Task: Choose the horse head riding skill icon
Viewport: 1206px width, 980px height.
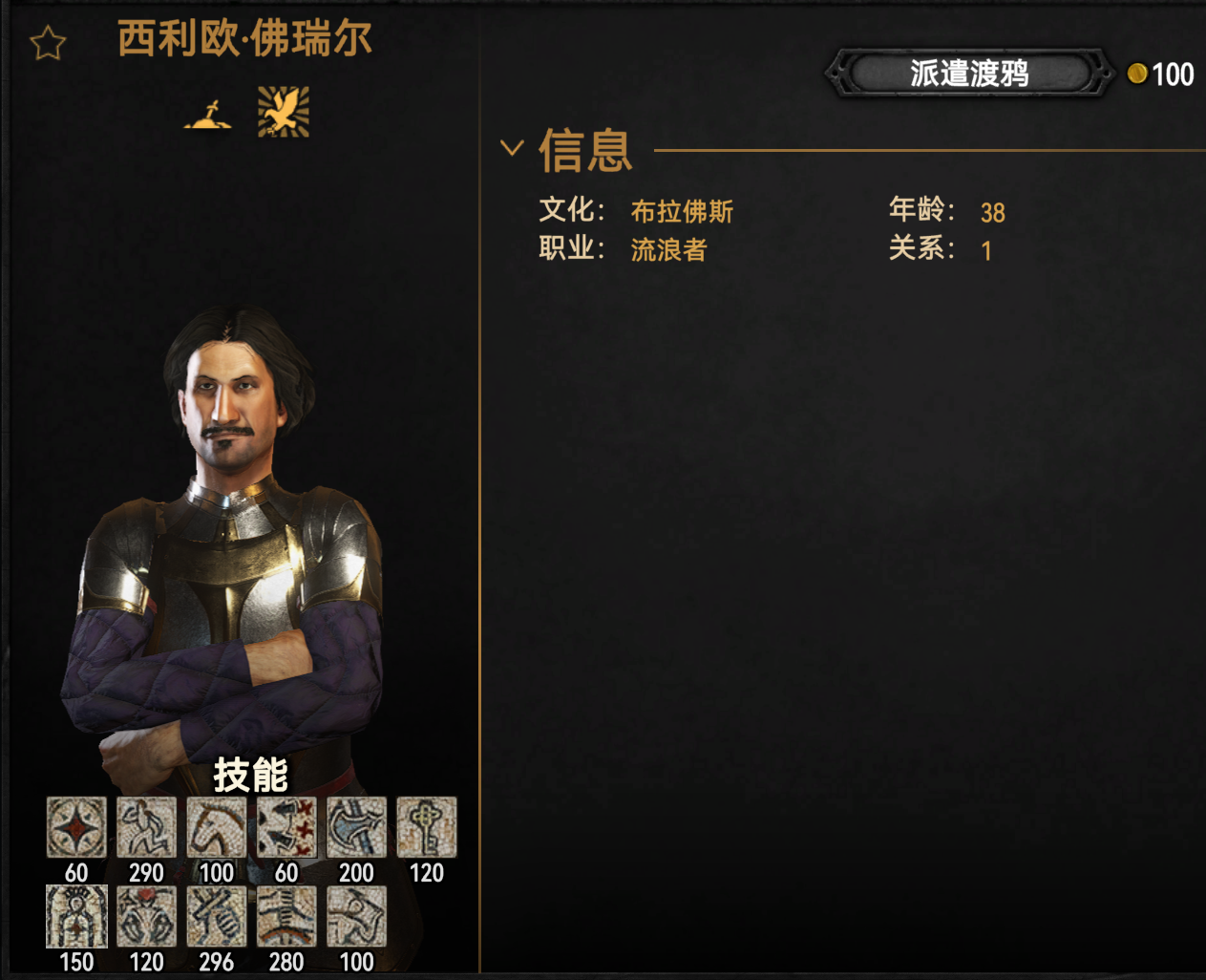Action: coord(217,827)
